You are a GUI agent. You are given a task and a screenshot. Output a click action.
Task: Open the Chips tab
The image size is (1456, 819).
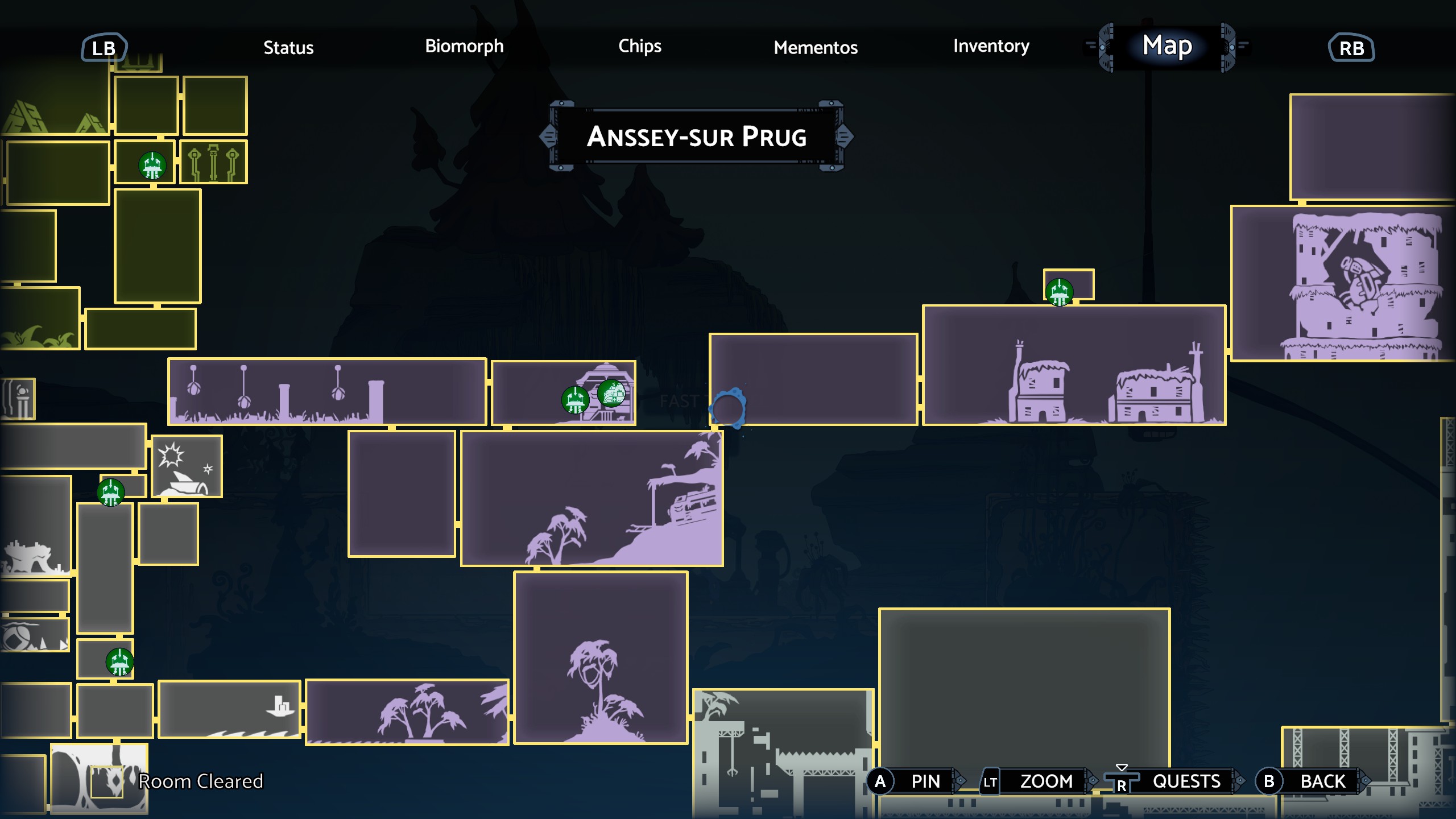(x=640, y=47)
